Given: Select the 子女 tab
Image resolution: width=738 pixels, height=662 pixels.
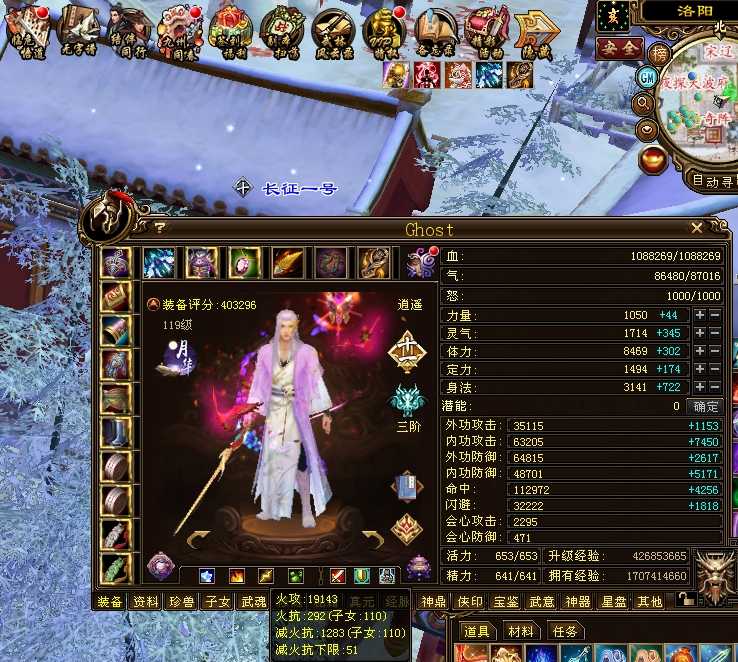Looking at the screenshot, I should tap(217, 602).
